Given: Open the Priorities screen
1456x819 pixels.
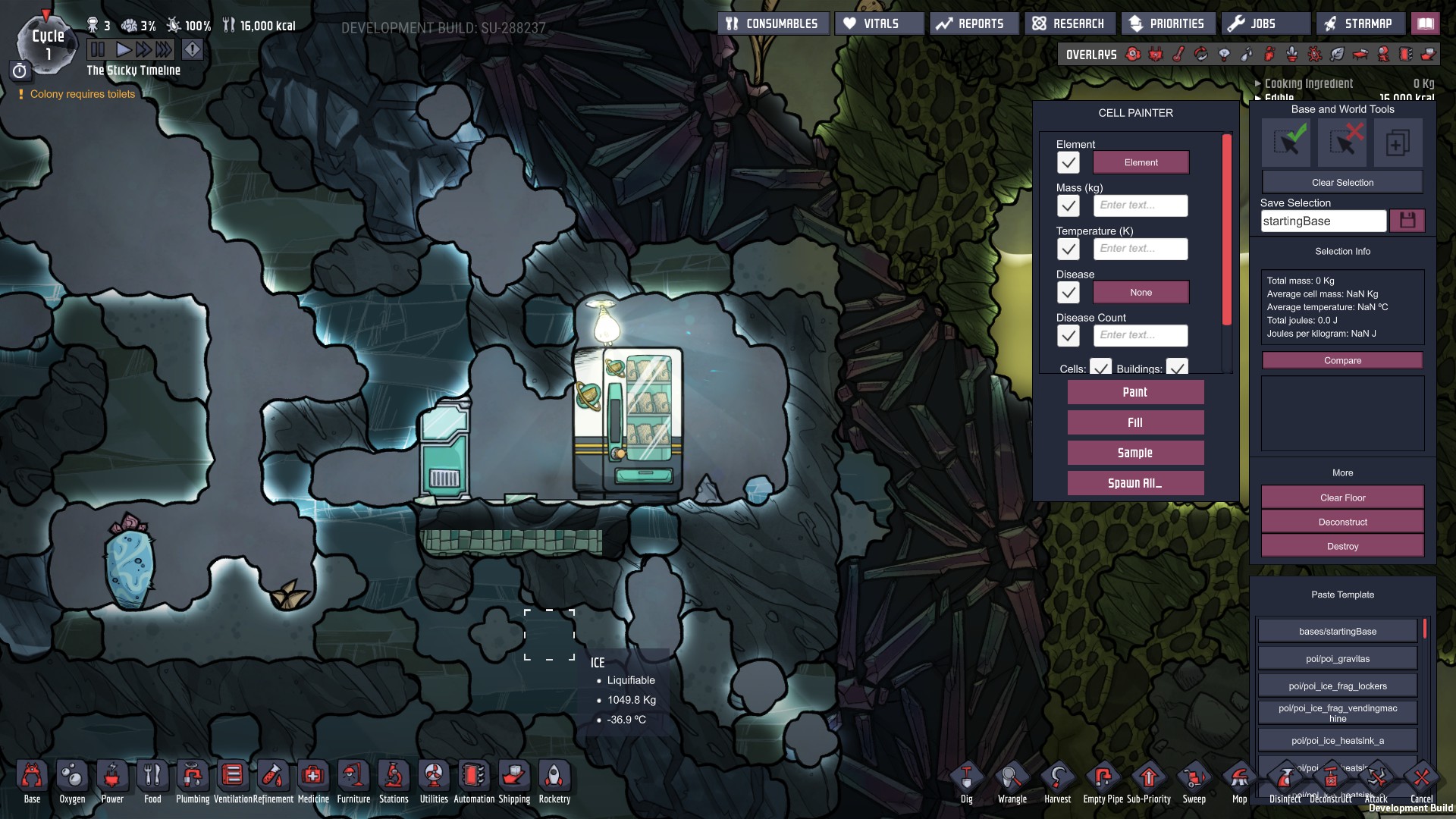Looking at the screenshot, I should pos(1167,24).
